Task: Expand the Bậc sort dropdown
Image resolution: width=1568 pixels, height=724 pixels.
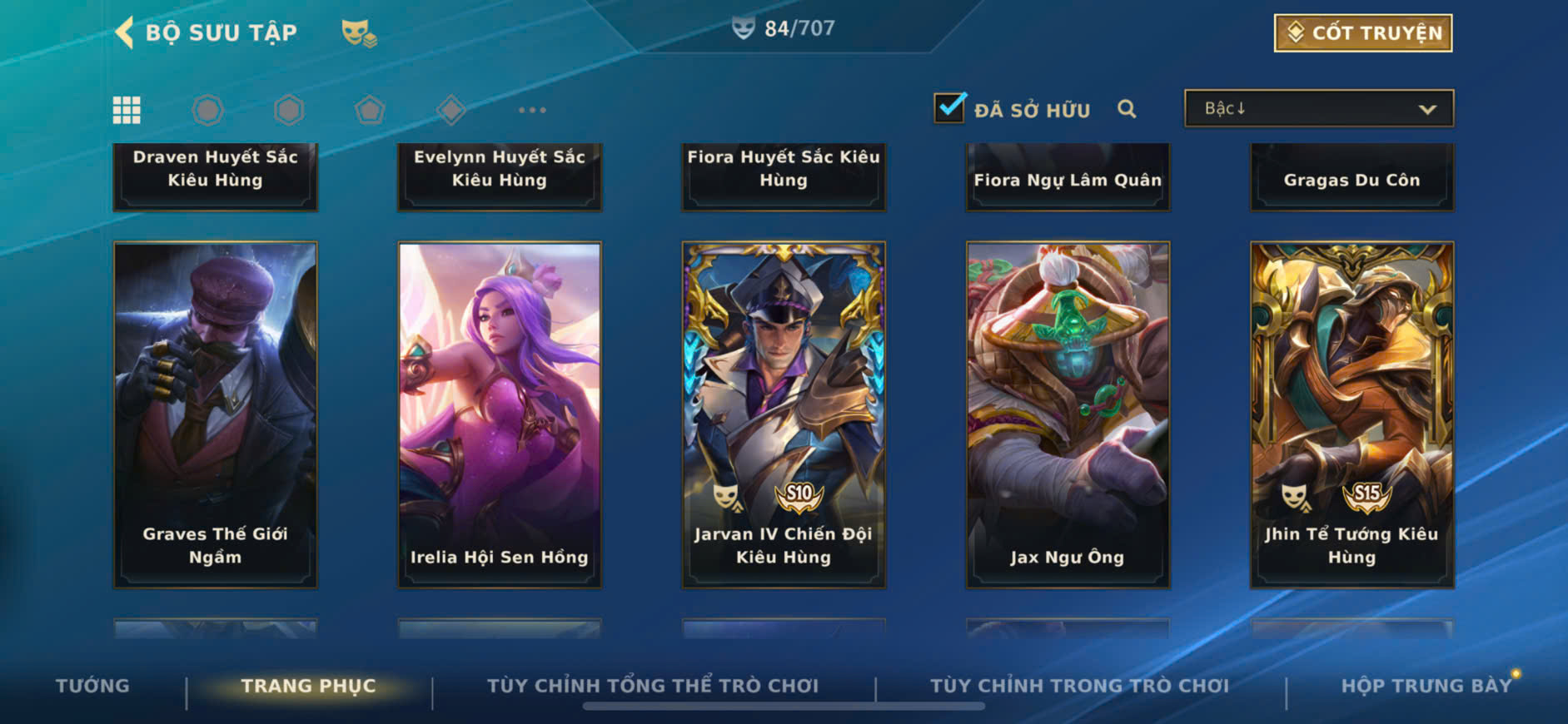Action: (x=1319, y=109)
